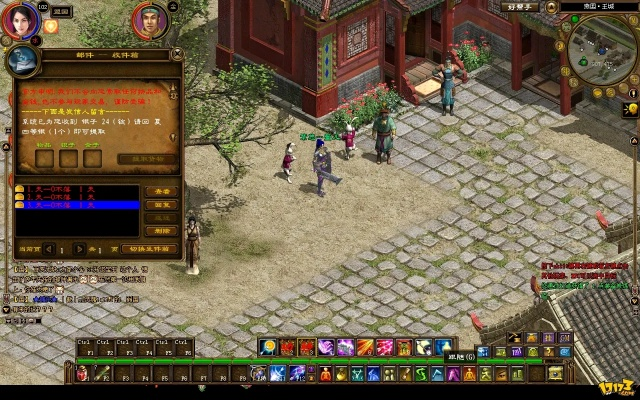Switch to outbox with 切换发件箱 button
Screen dimensions: 640x400
149,249
